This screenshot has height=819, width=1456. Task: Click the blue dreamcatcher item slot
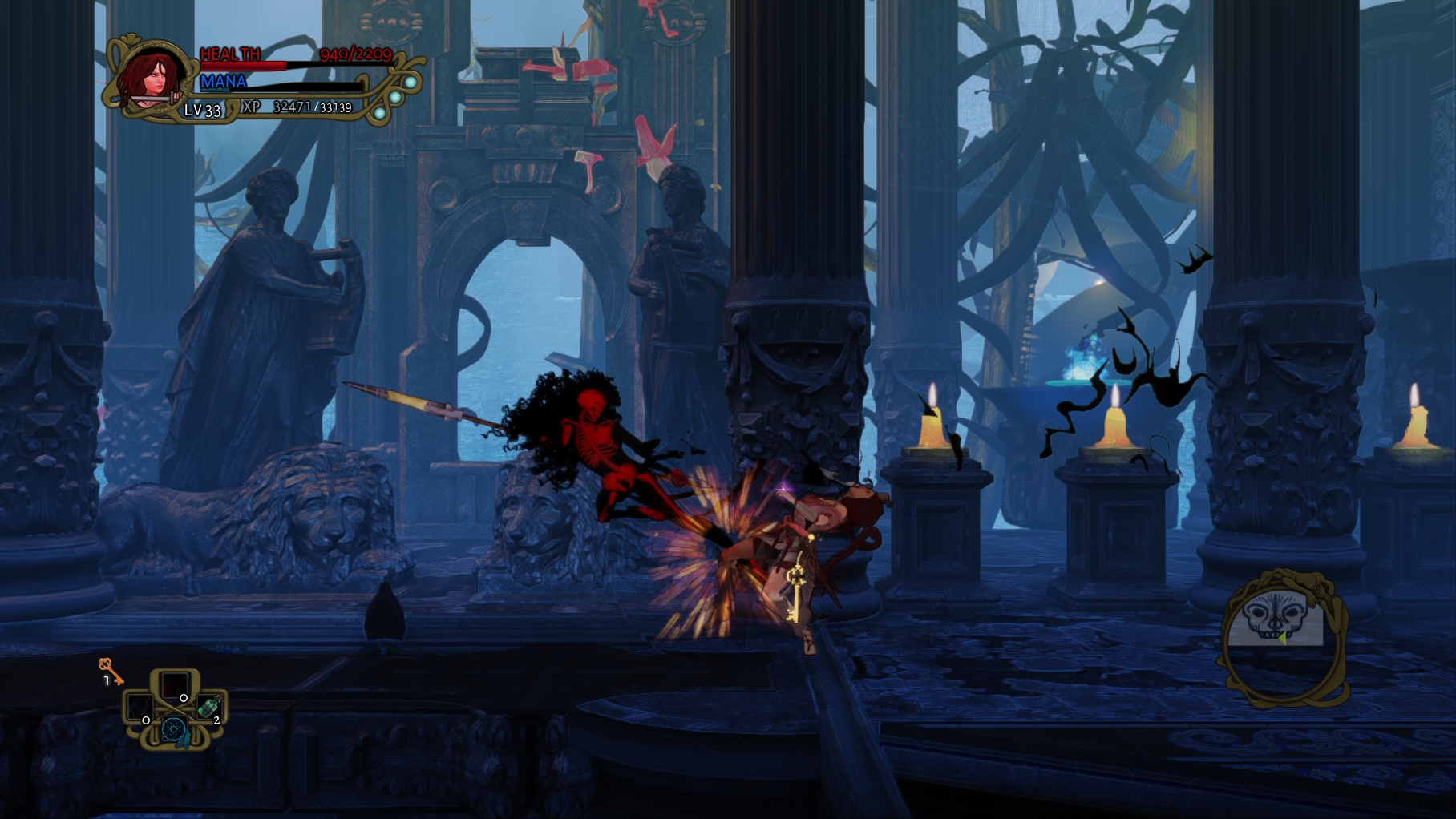click(x=174, y=731)
